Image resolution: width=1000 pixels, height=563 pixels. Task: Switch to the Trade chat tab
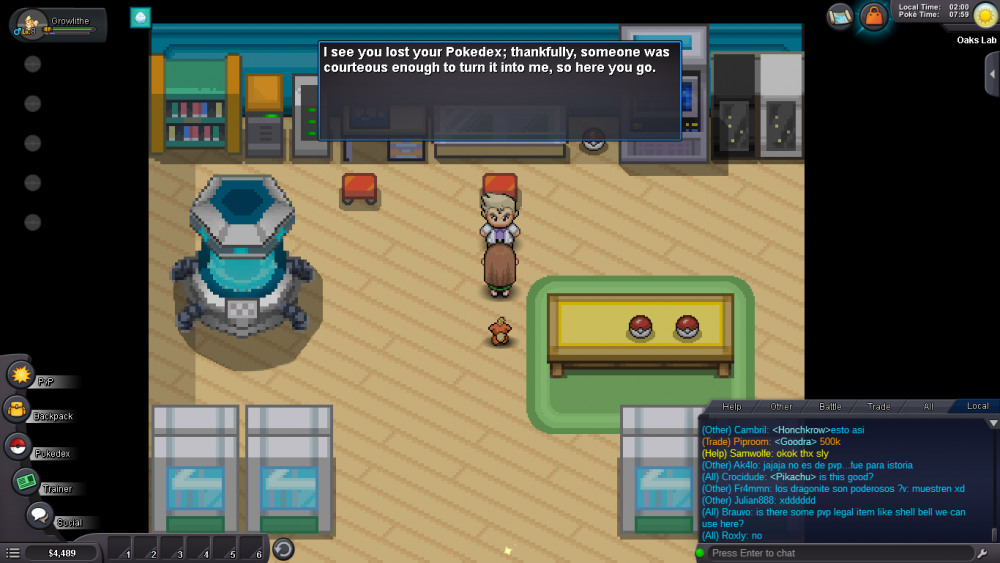879,406
